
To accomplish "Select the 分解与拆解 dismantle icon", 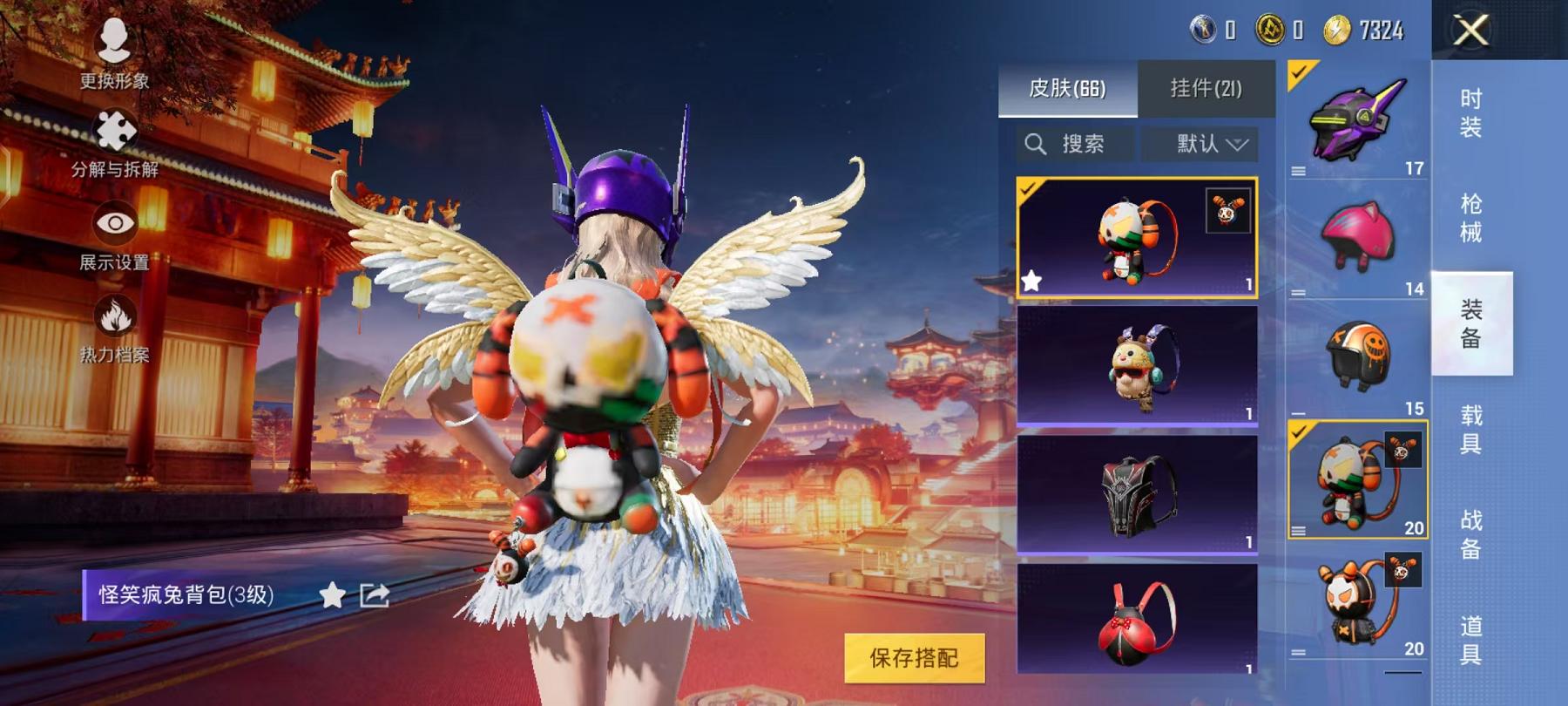I will (x=113, y=132).
